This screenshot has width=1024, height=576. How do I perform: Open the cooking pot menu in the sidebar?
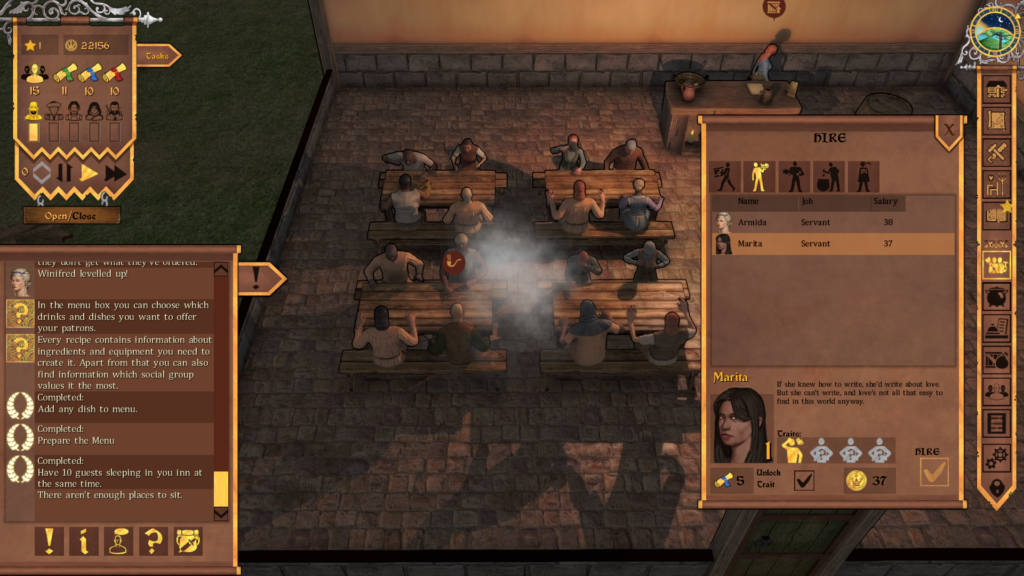point(996,297)
